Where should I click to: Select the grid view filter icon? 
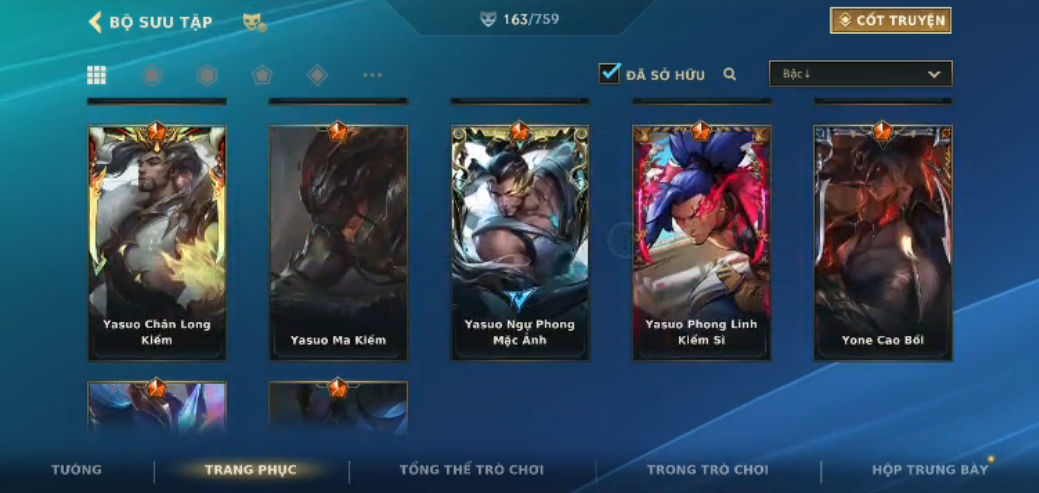[x=97, y=75]
